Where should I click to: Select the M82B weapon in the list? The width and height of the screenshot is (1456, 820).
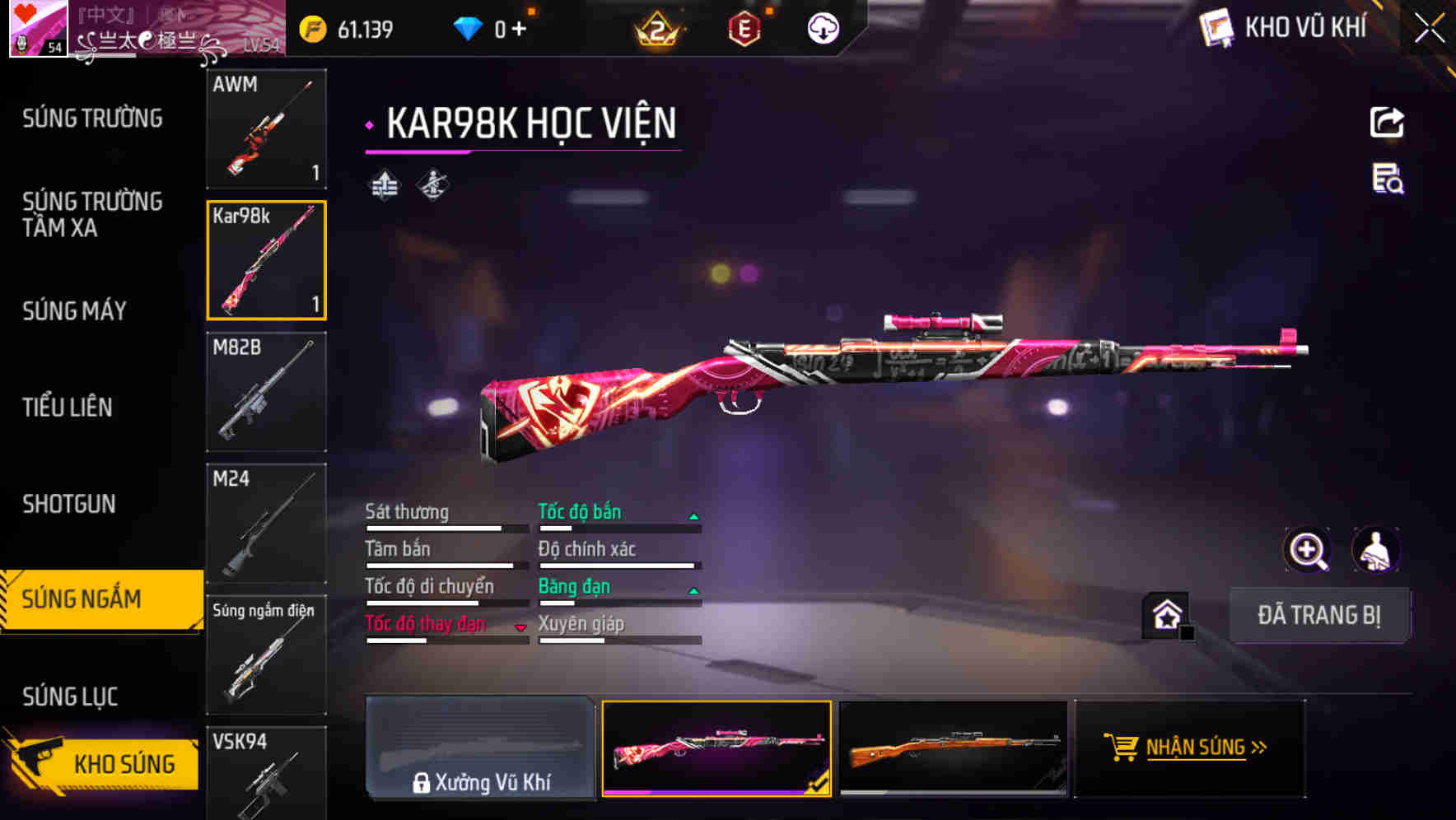pyautogui.click(x=266, y=393)
